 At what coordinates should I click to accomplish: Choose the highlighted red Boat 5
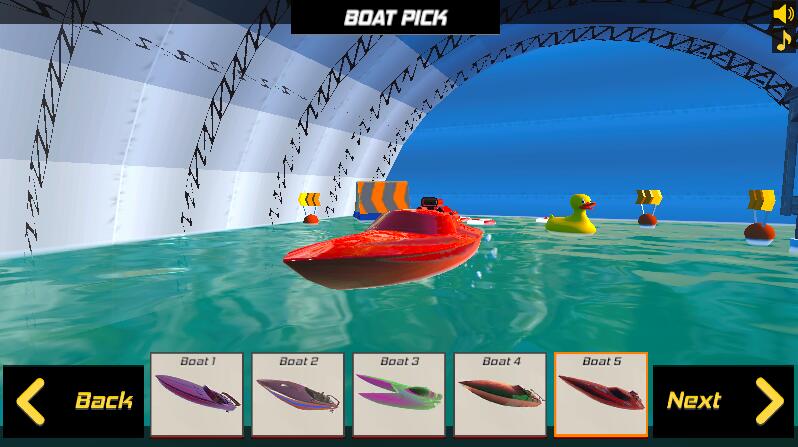(601, 394)
